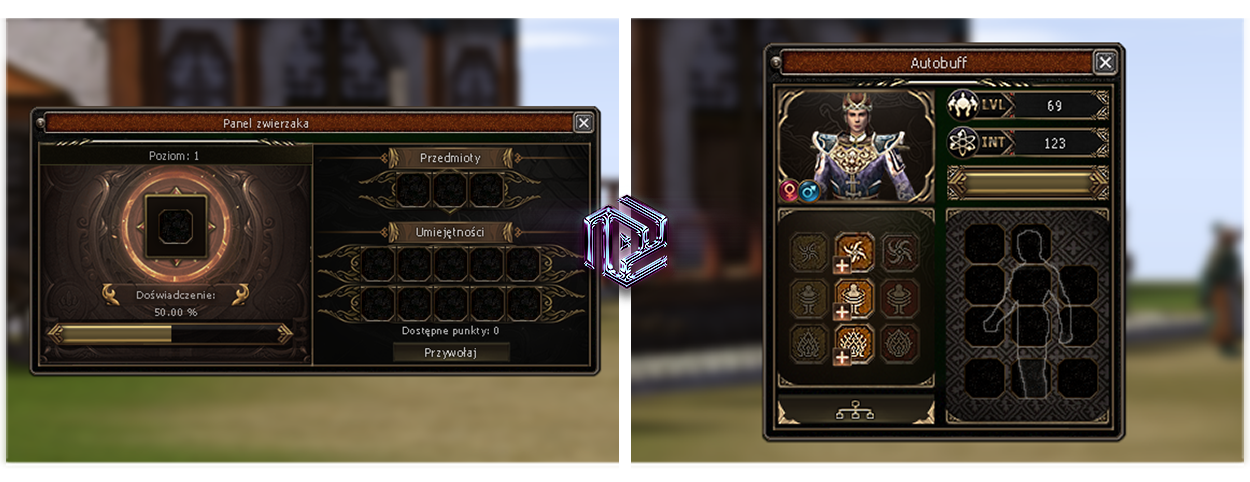Click the female gender icon on the portrait
This screenshot has width=1250, height=482.
tap(790, 190)
